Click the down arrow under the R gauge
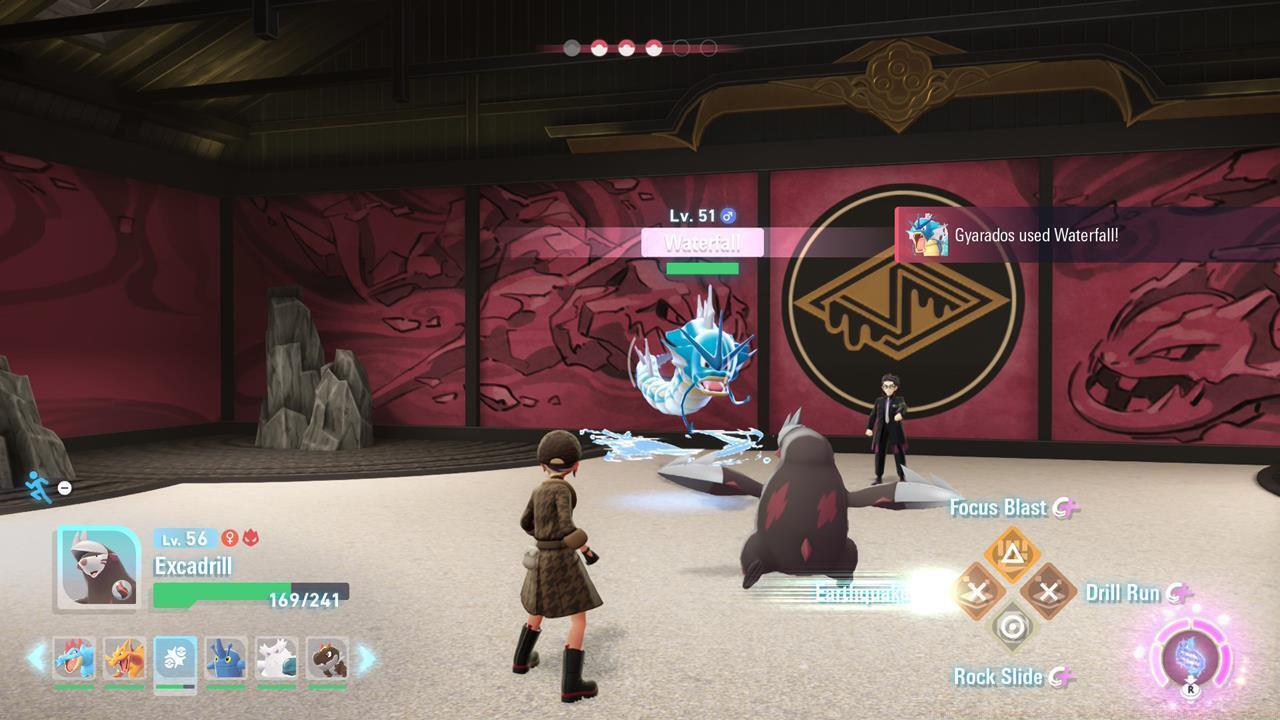 (x=1189, y=680)
